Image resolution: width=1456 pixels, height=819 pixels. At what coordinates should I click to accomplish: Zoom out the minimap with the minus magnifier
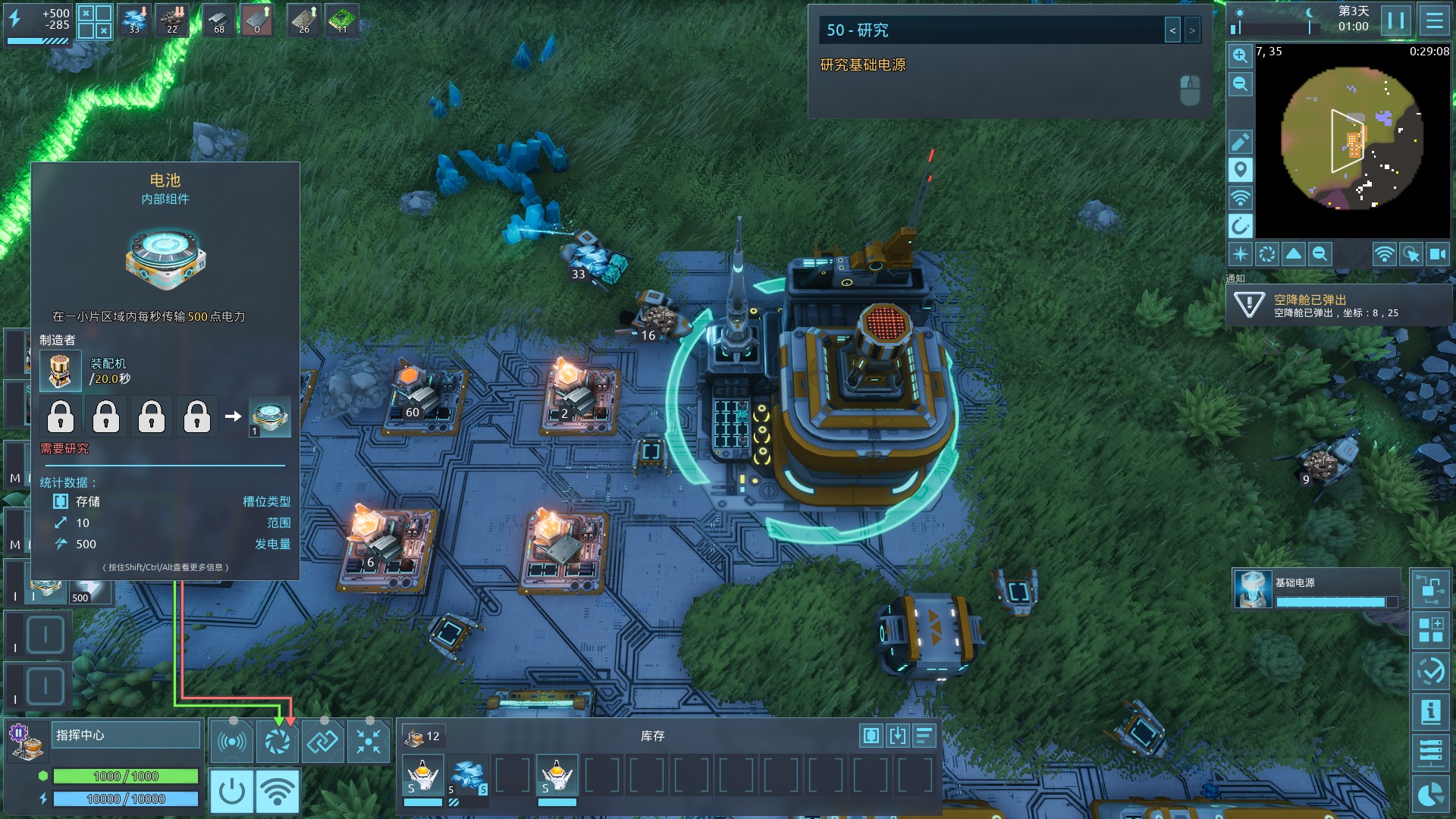pyautogui.click(x=1240, y=84)
